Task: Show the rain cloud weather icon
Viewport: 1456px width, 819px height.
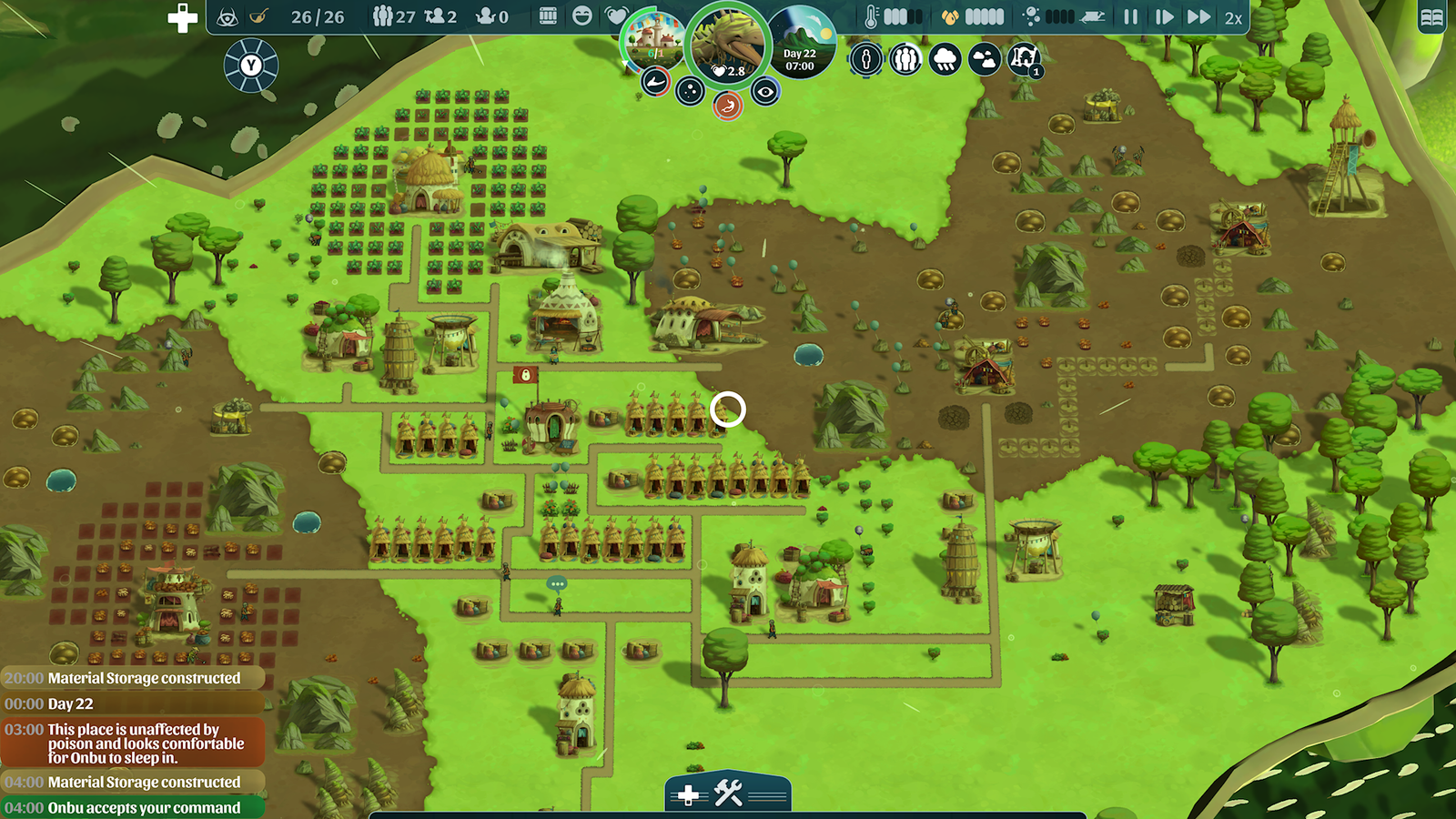Action: [945, 60]
